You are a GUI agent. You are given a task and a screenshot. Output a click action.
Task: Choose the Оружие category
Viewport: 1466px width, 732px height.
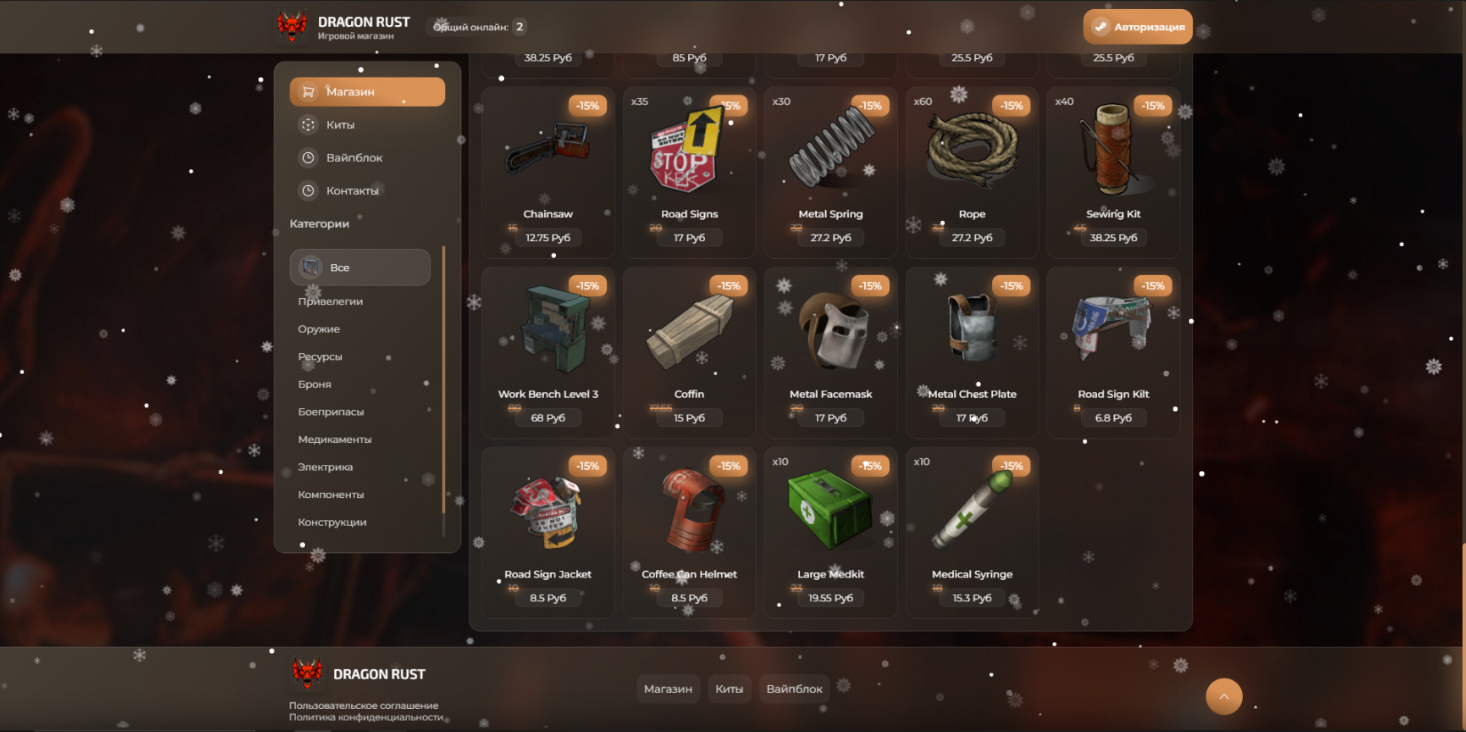(x=319, y=329)
